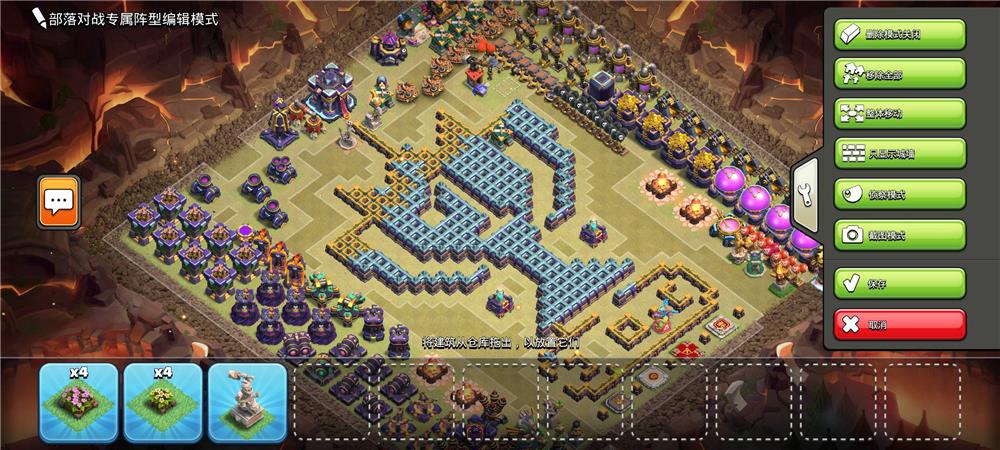Activate the 整体移动 move-whole-layout button
Screen dimensions: 1000x450
click(x=899, y=113)
